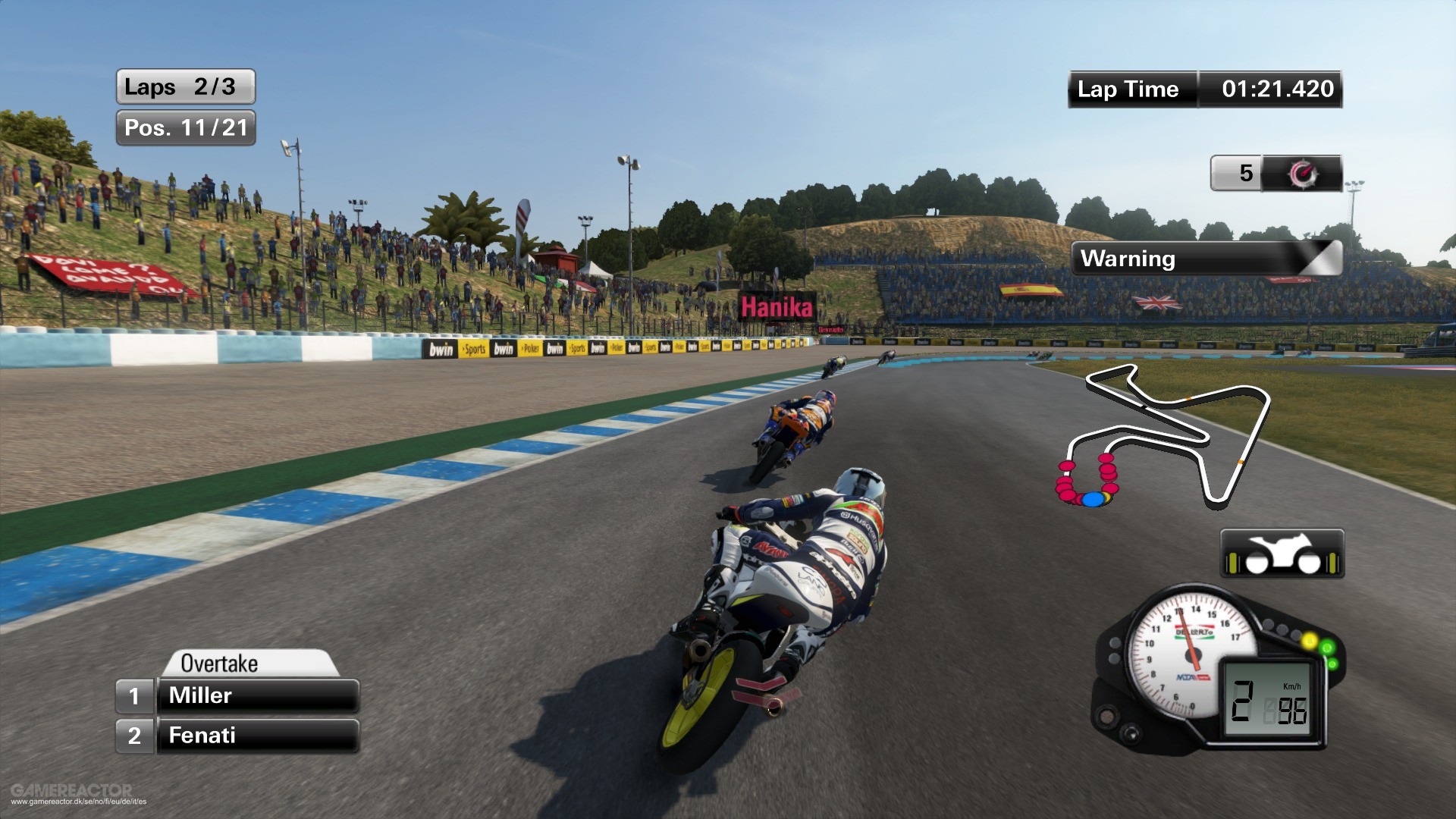Screen dimensions: 1456x819
Task: Activate the rewind stopwatch icon
Action: click(1302, 174)
